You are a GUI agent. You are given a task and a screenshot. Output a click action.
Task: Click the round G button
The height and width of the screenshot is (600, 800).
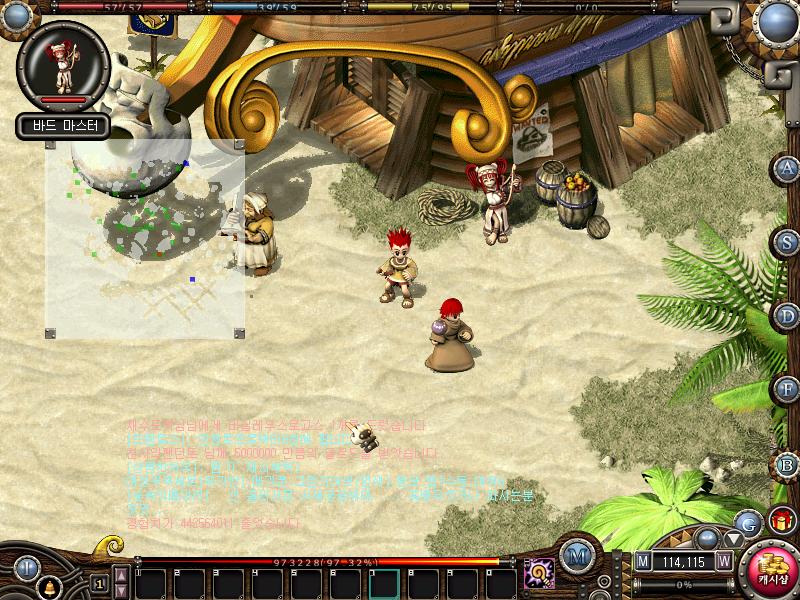tap(747, 522)
